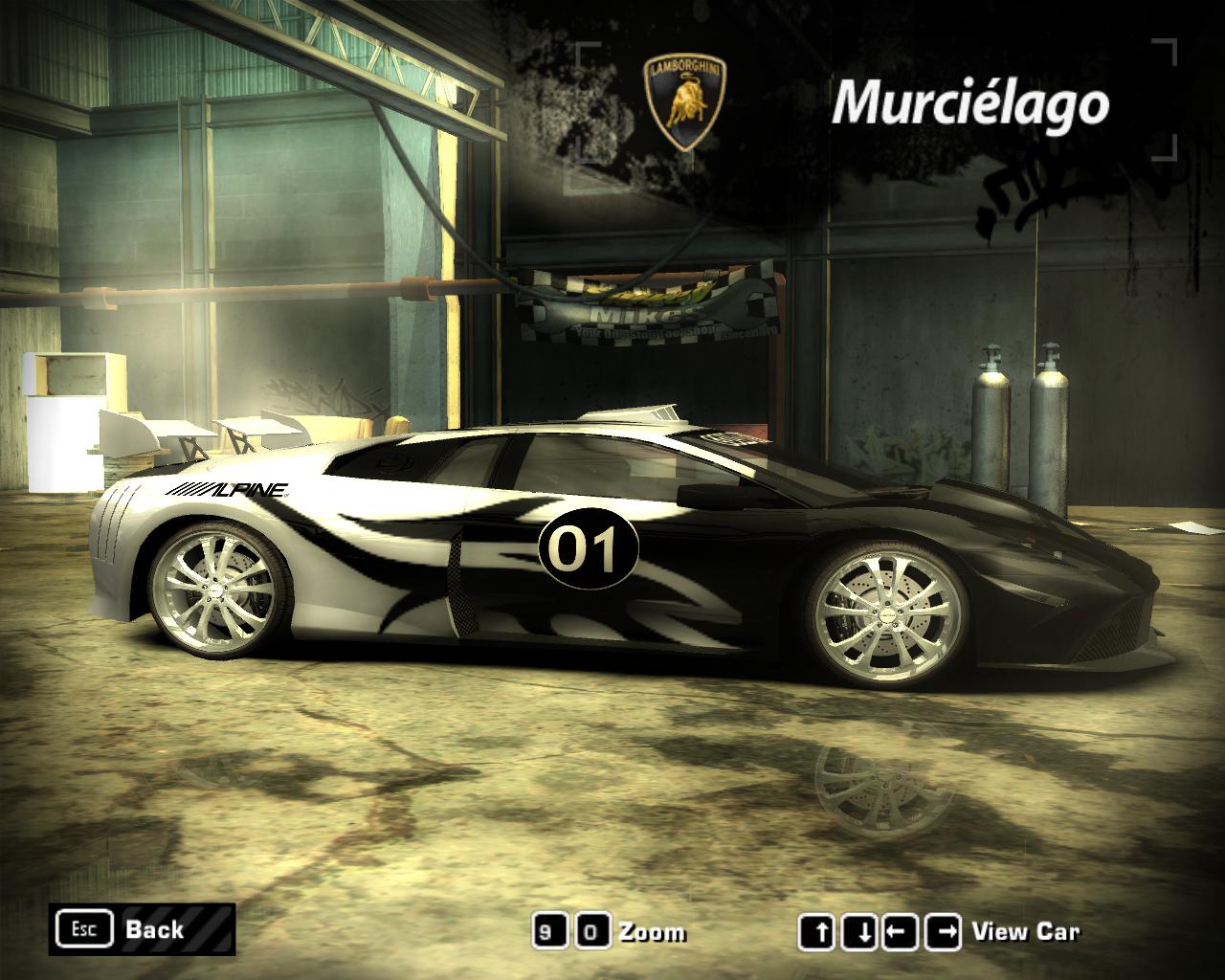Select the Back option

tap(153, 928)
